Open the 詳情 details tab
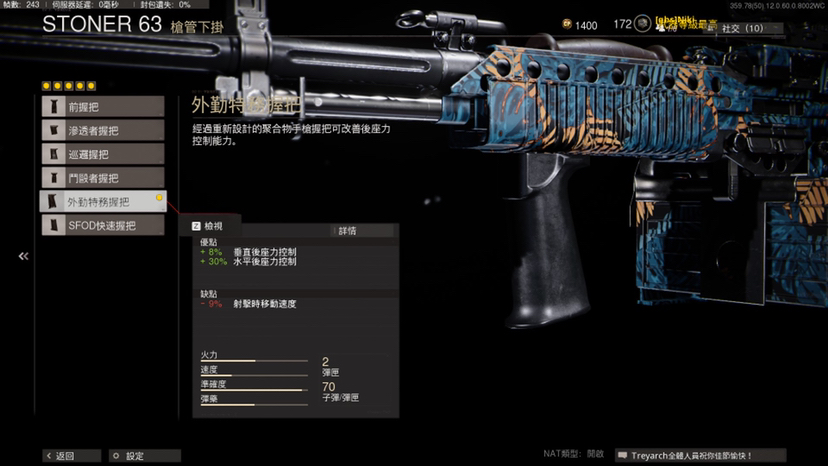The image size is (828, 466). coord(347,231)
